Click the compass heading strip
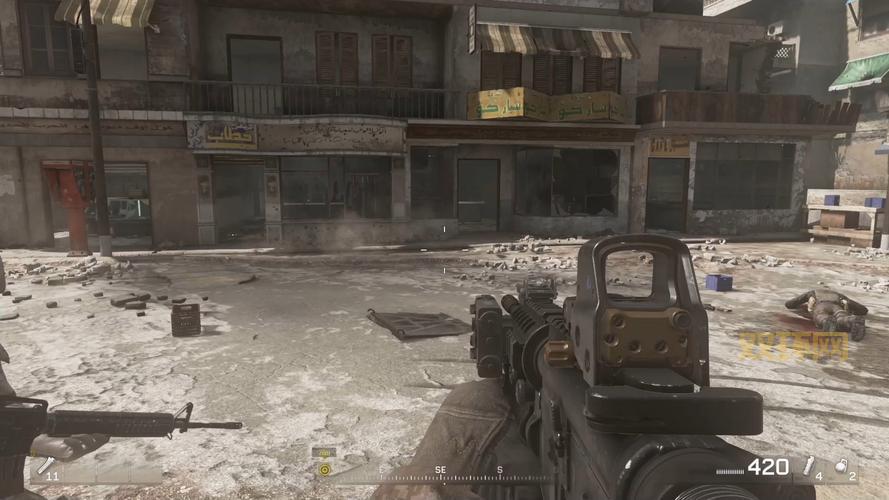Viewport: 889px width, 500px height. click(x=440, y=470)
